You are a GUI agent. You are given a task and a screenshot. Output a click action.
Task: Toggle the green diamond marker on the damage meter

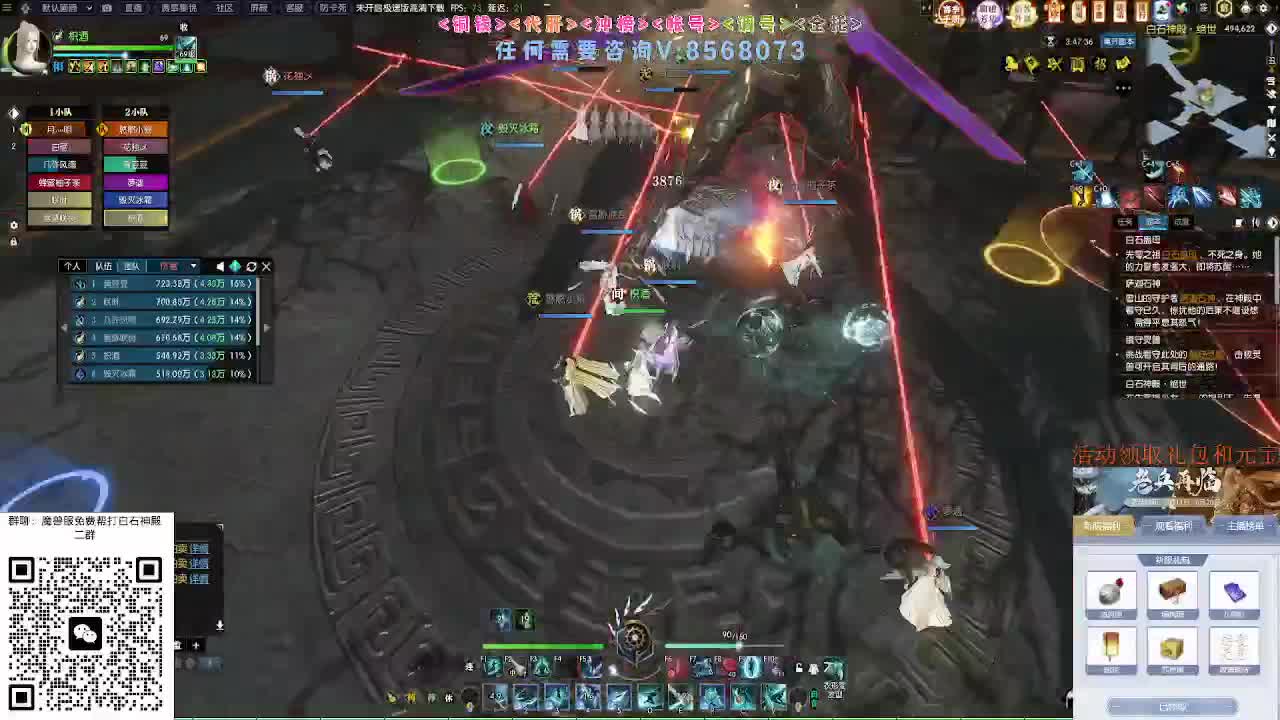[236, 266]
